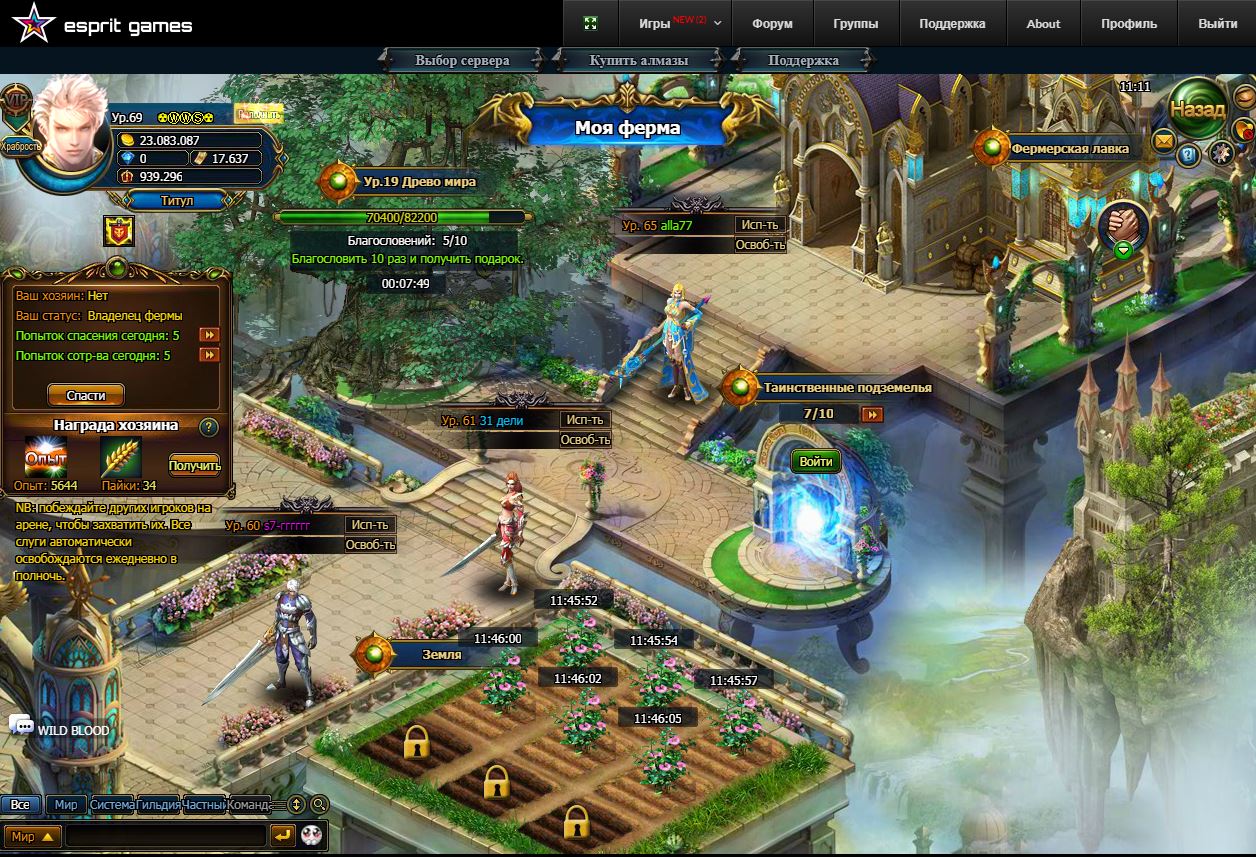This screenshot has height=857, width=1256.
Task: Release servant alla77 with Освоб-ть
Action: tap(760, 245)
